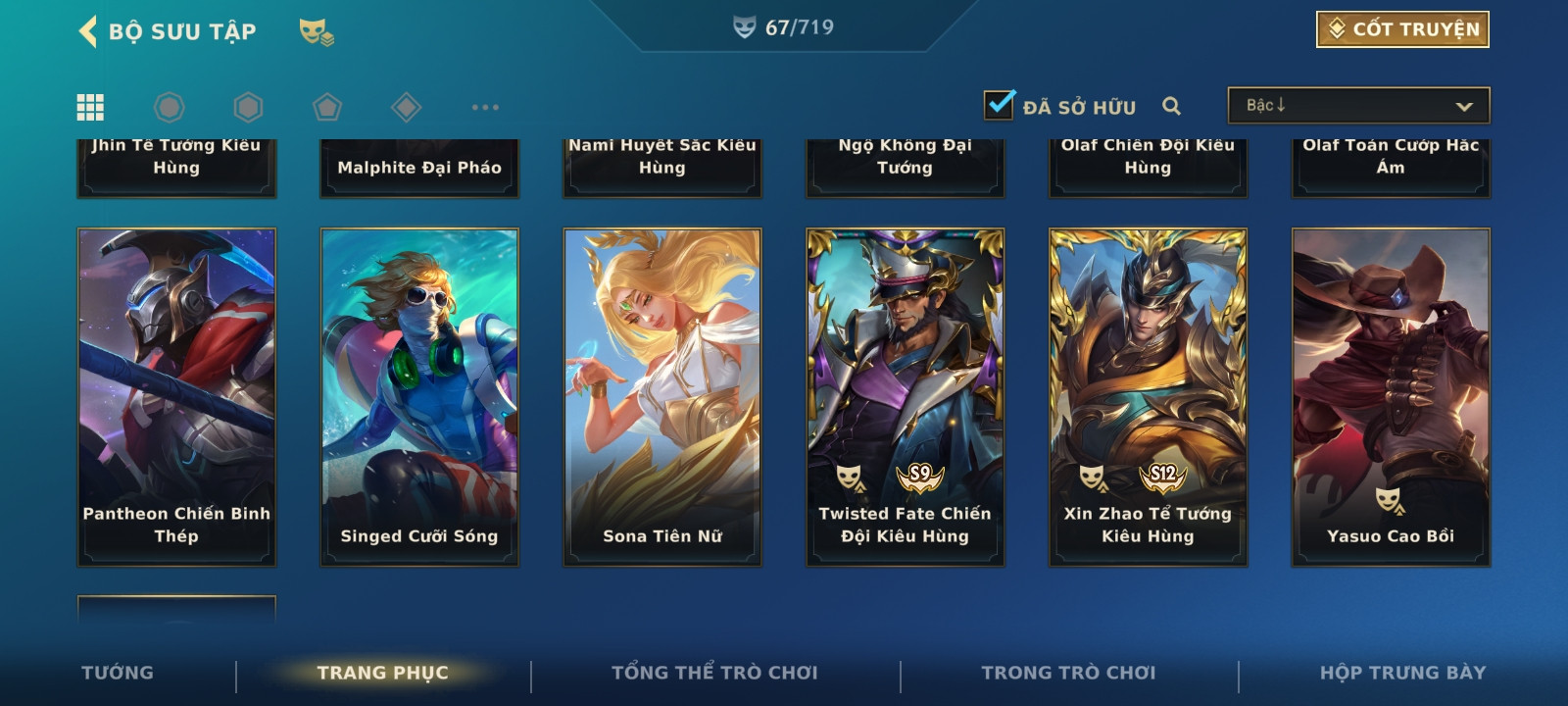The image size is (1568, 706).
Task: Go back from Bộ Sưu Tập
Action: [x=88, y=31]
